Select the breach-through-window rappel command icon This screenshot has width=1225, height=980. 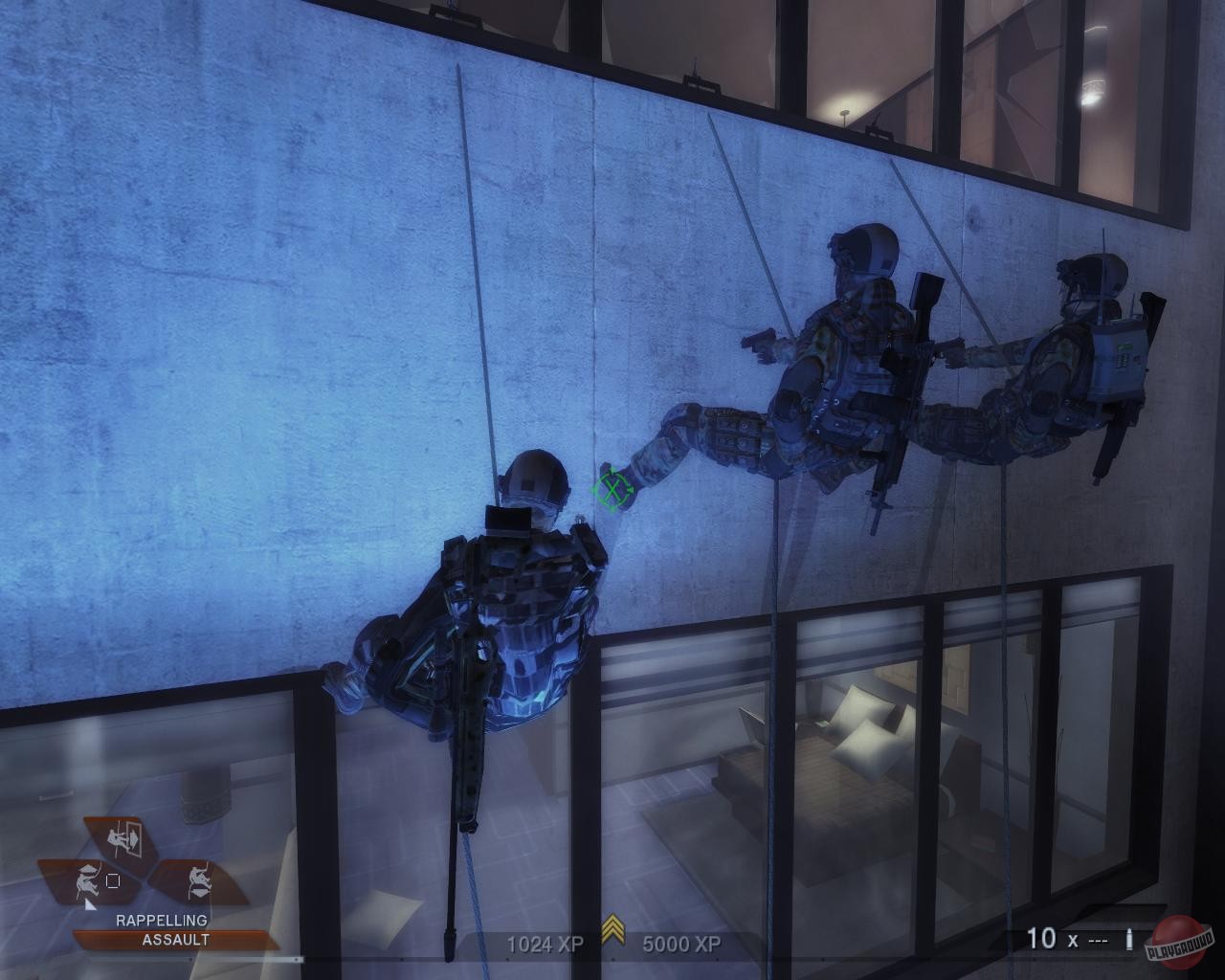tap(124, 840)
